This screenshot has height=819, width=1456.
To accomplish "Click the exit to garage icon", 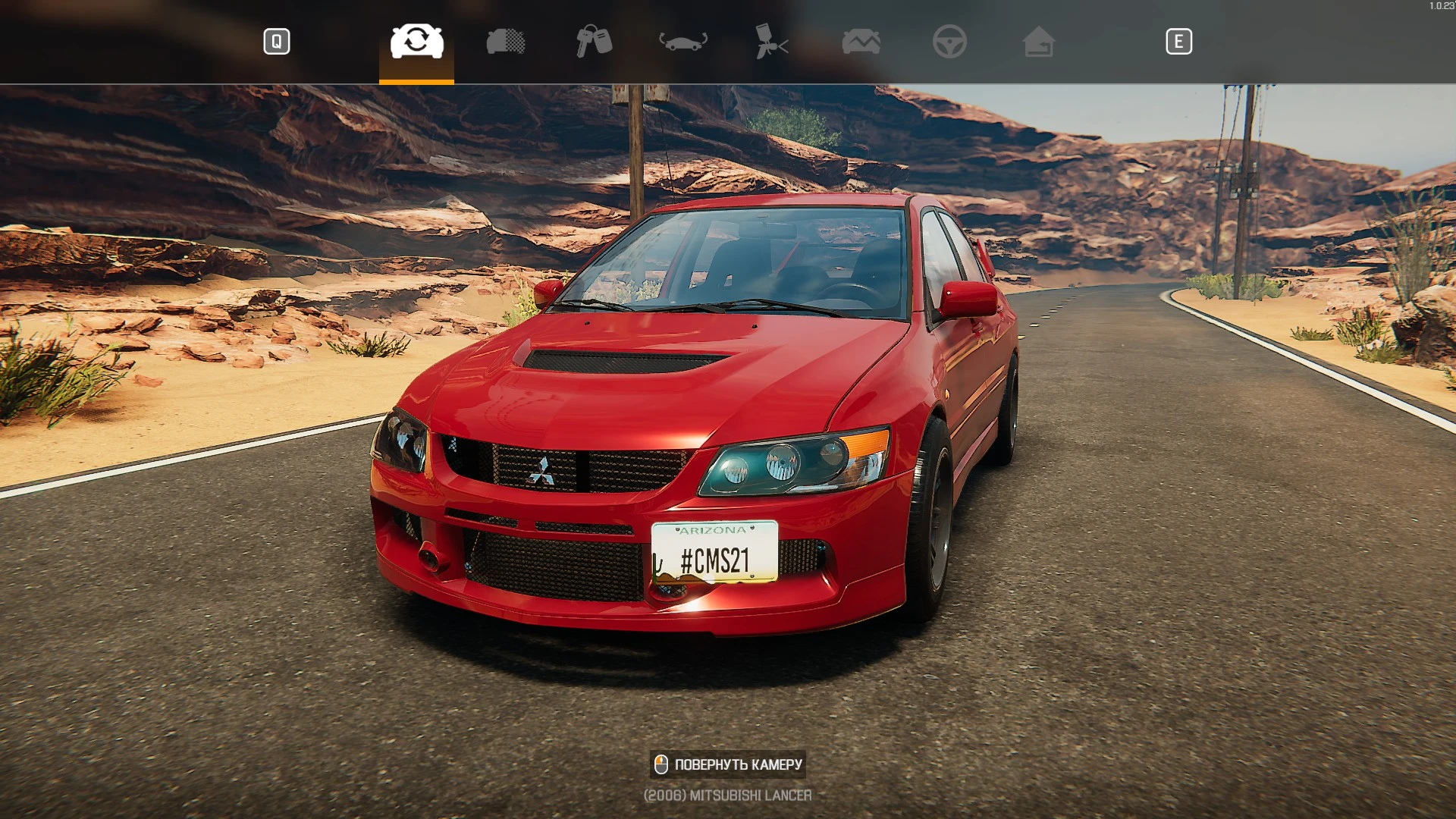I will click(x=1039, y=42).
